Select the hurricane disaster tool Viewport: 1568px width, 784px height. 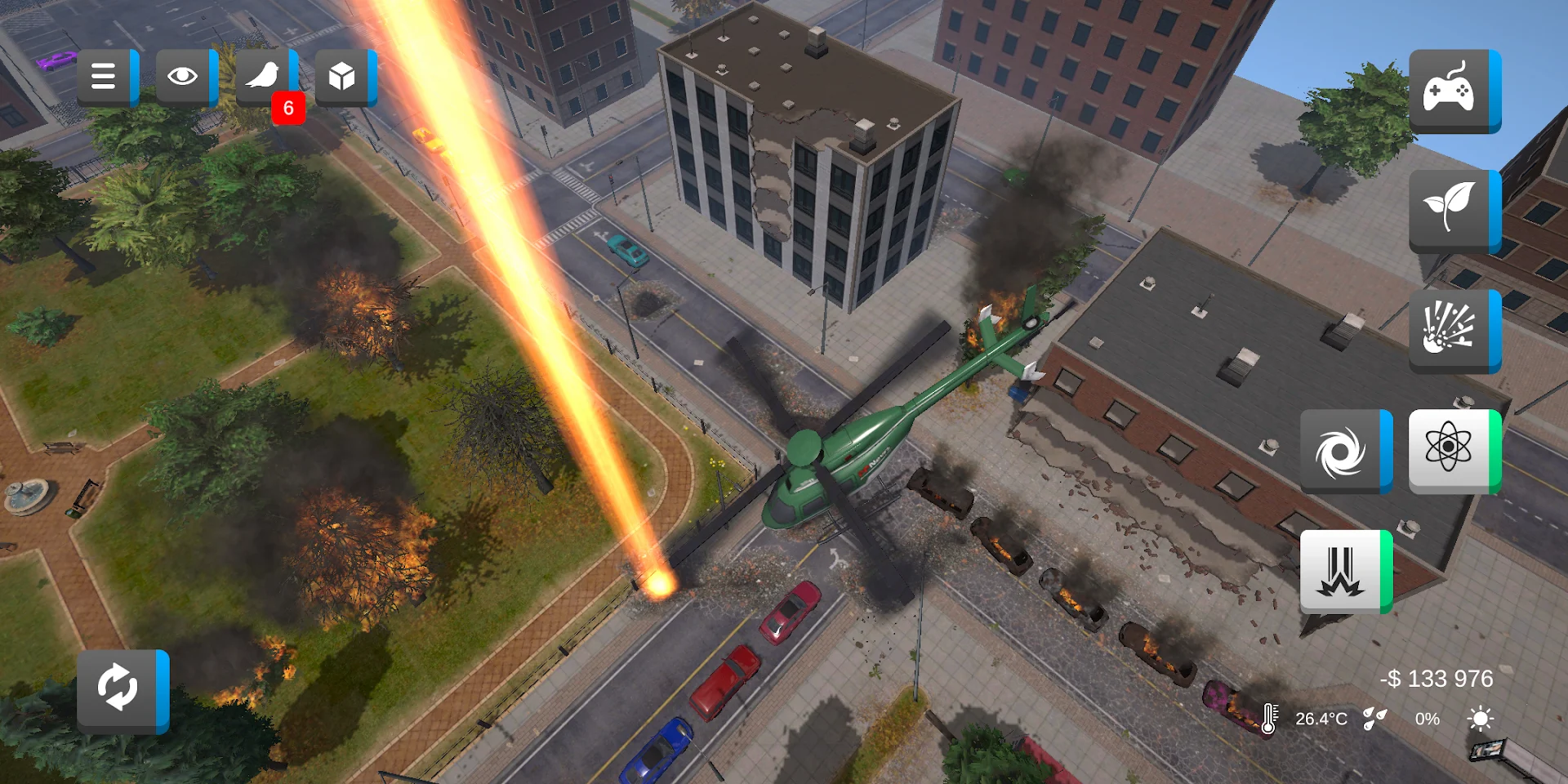click(1343, 450)
